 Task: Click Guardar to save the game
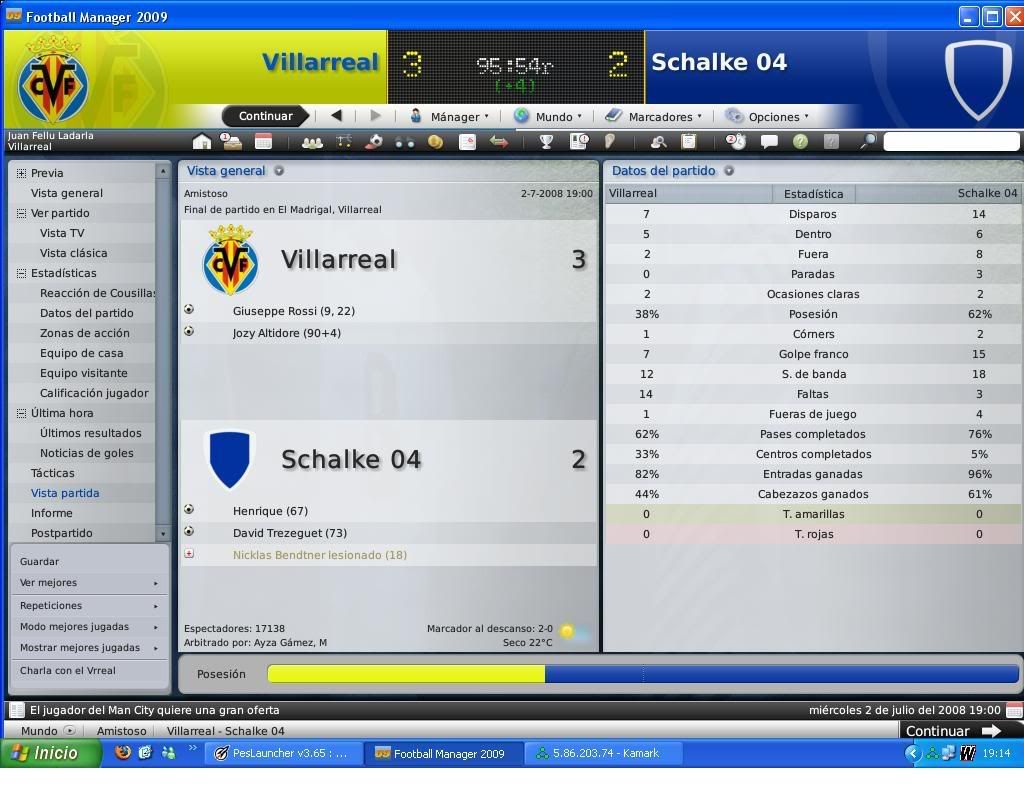[x=40, y=562]
